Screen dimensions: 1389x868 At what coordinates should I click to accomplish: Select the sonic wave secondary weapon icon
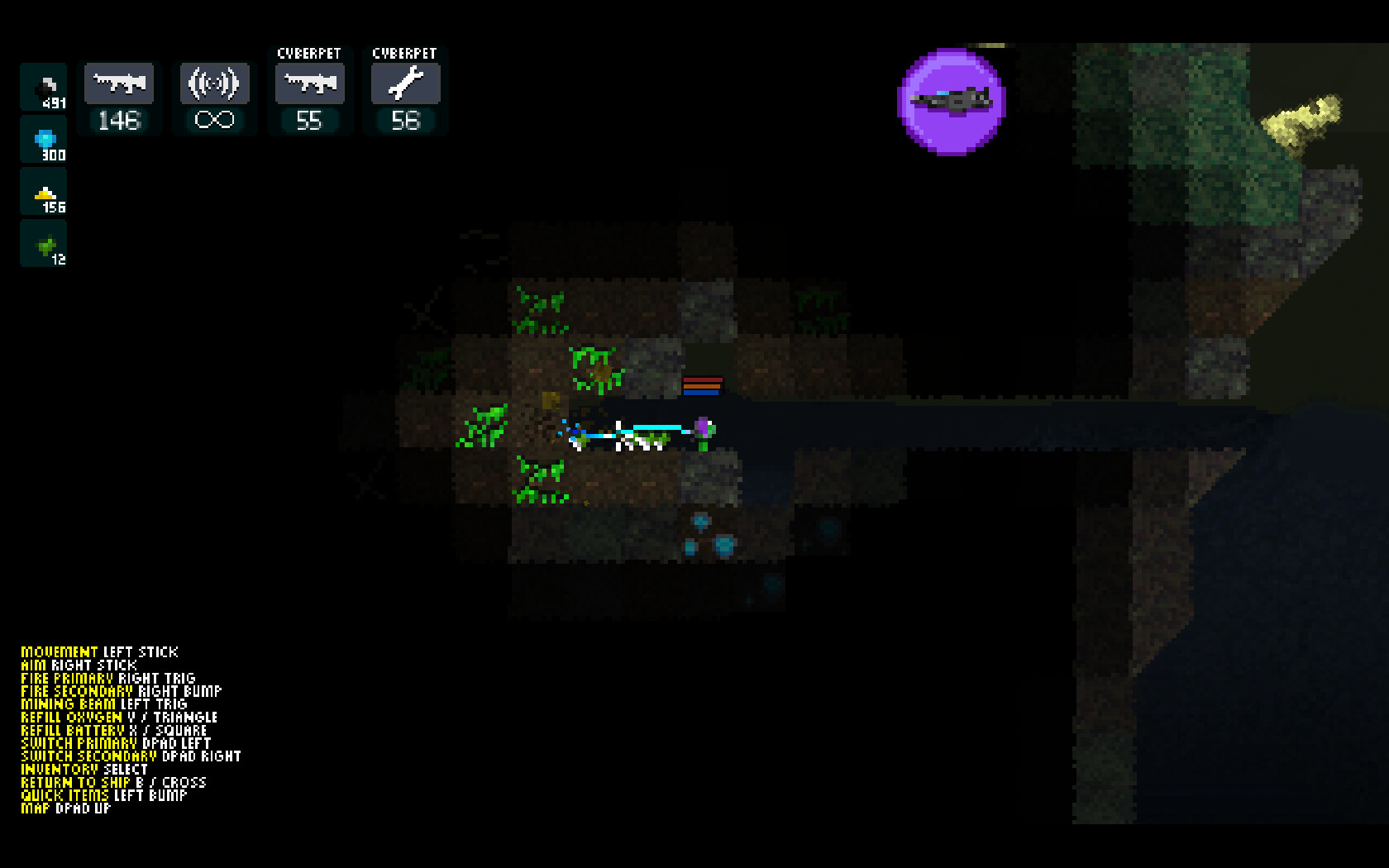pyautogui.click(x=214, y=82)
